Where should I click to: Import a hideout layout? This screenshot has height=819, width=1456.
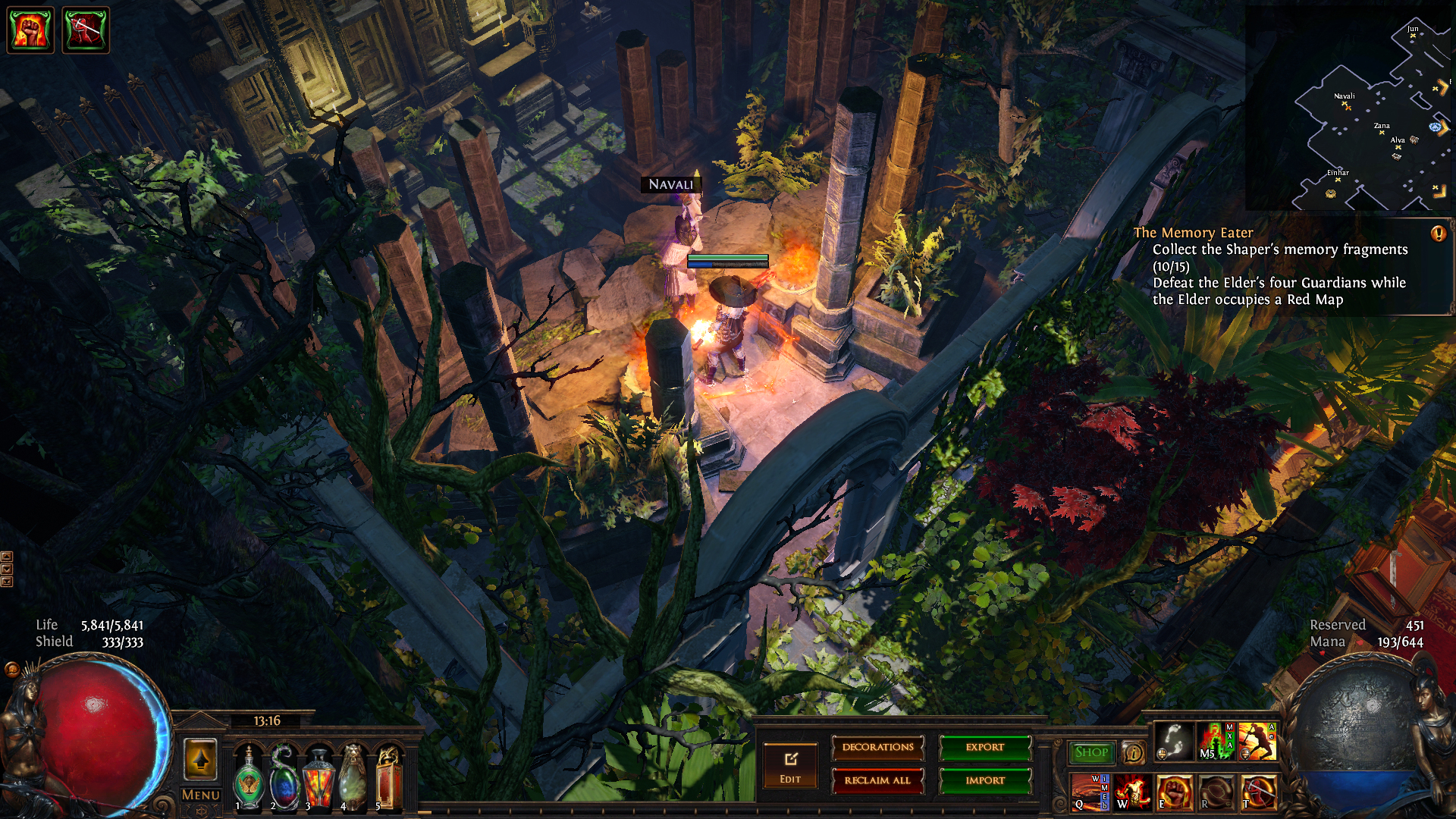985,780
